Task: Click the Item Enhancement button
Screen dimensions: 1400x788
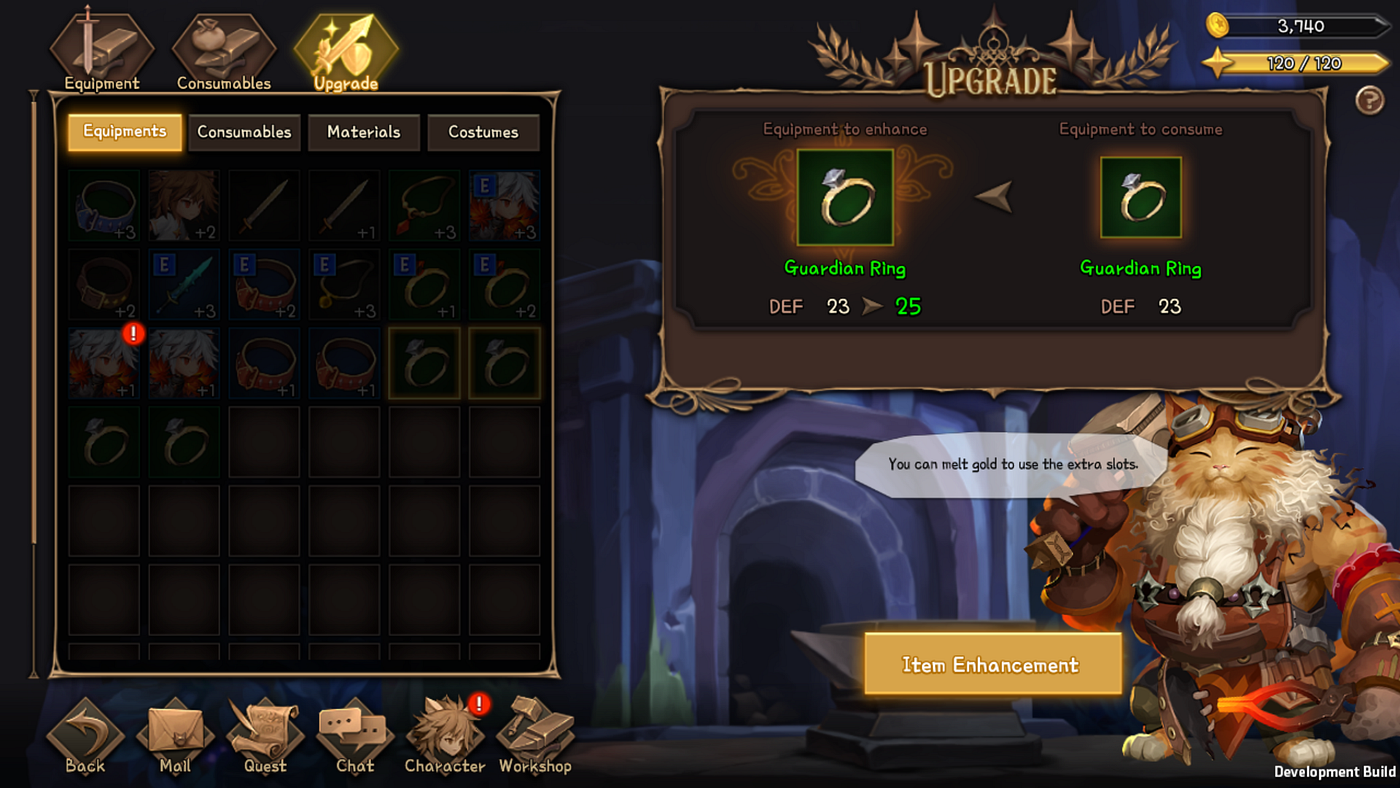Action: click(x=992, y=665)
